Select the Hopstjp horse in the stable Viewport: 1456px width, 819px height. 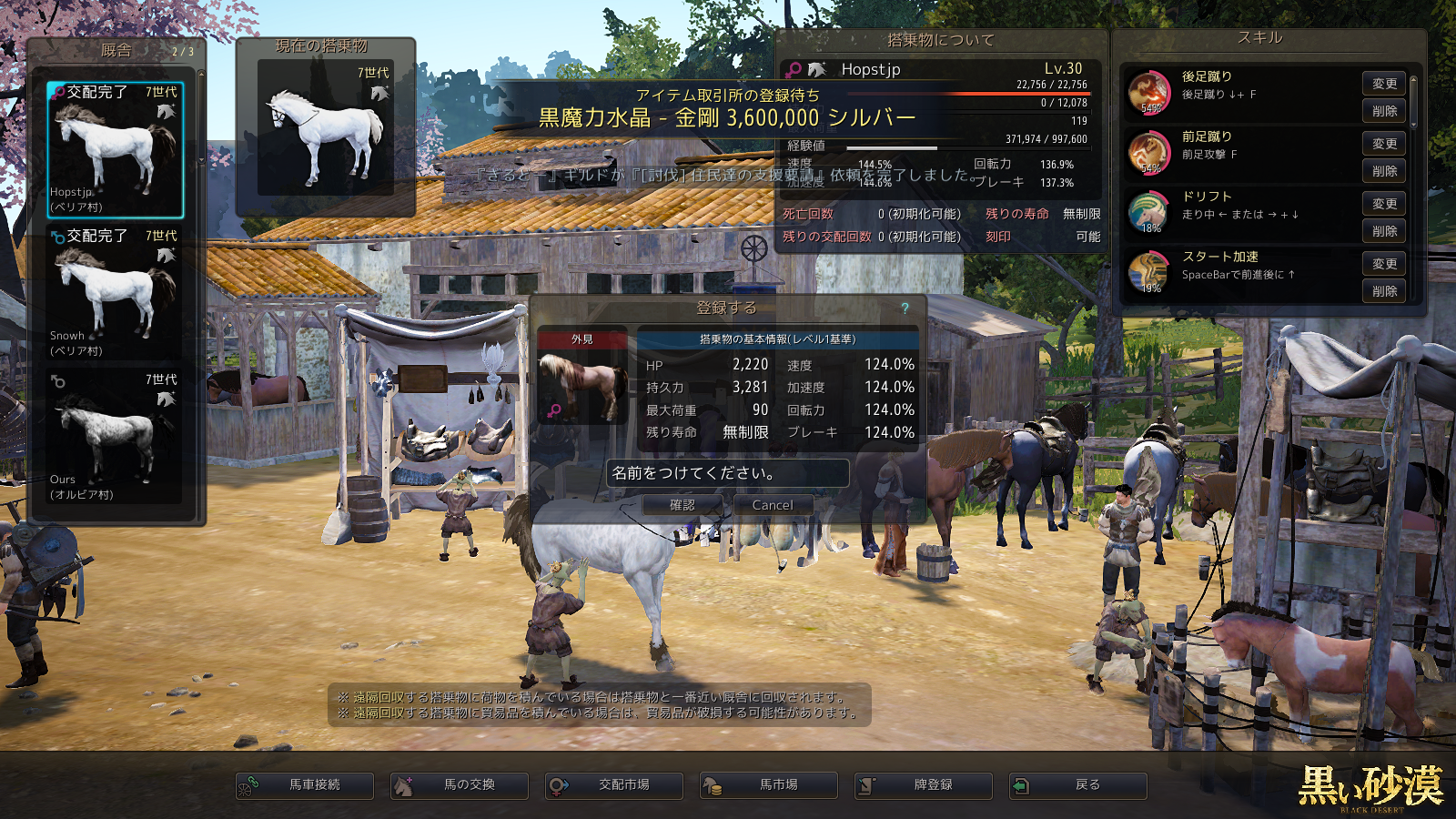(116, 150)
